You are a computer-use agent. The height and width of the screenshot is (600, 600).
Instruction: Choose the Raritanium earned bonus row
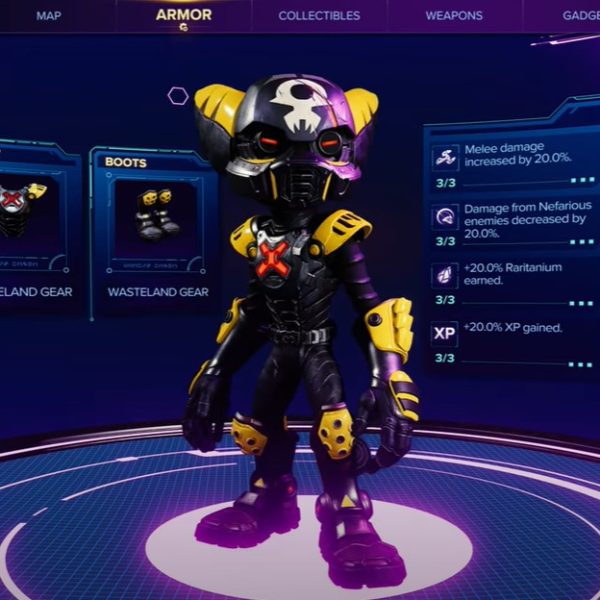[512, 282]
